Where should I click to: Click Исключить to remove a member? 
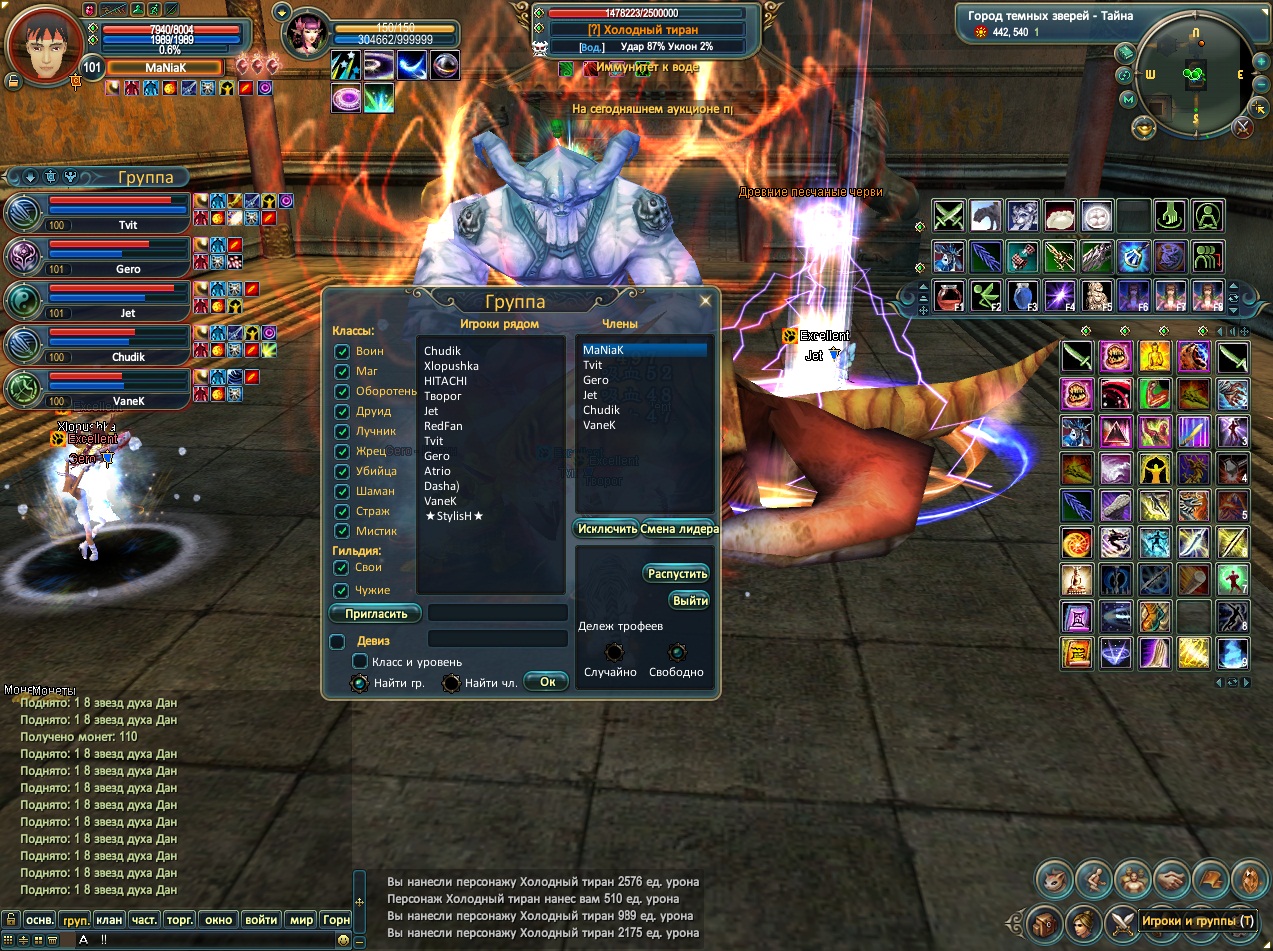tap(606, 528)
